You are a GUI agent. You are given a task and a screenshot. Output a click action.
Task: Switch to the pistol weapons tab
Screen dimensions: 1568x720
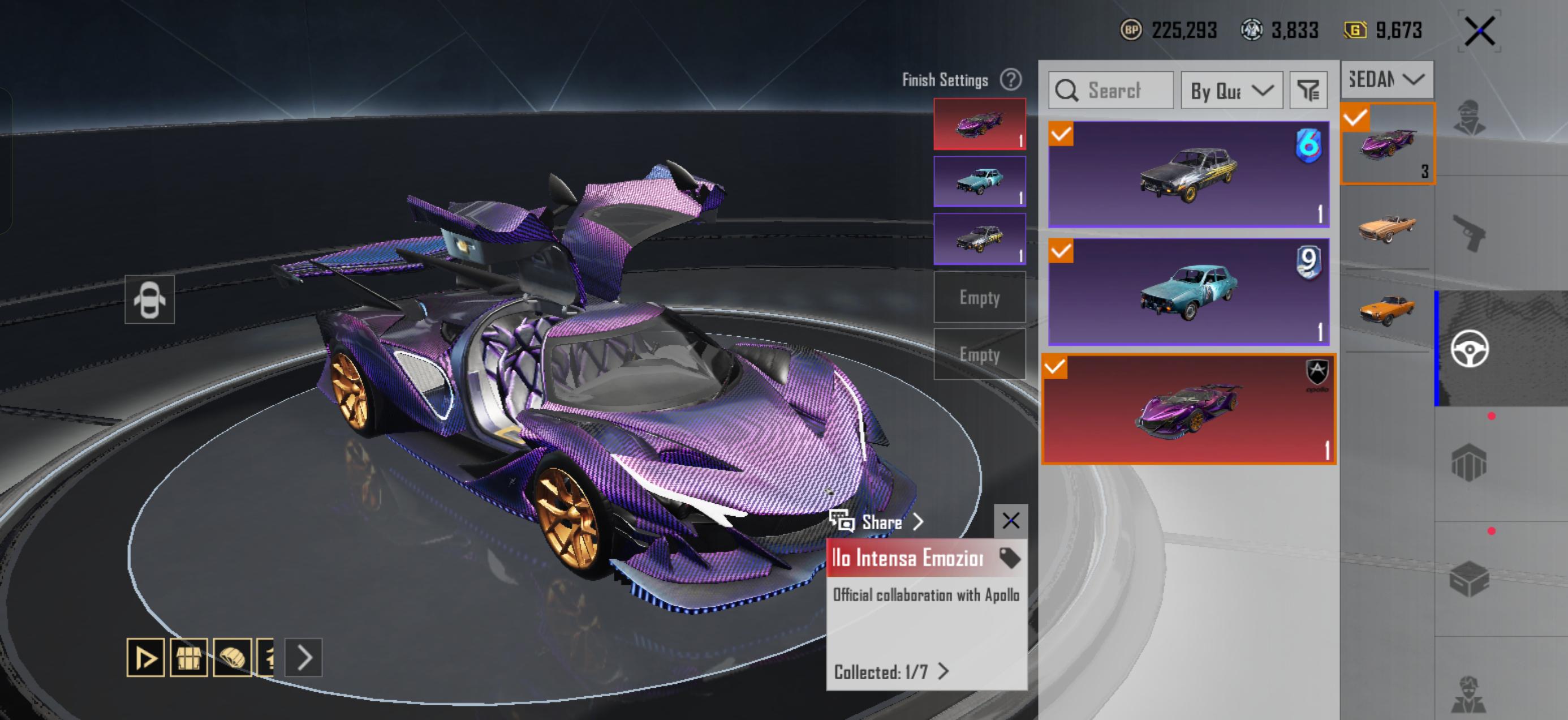coord(1470,233)
